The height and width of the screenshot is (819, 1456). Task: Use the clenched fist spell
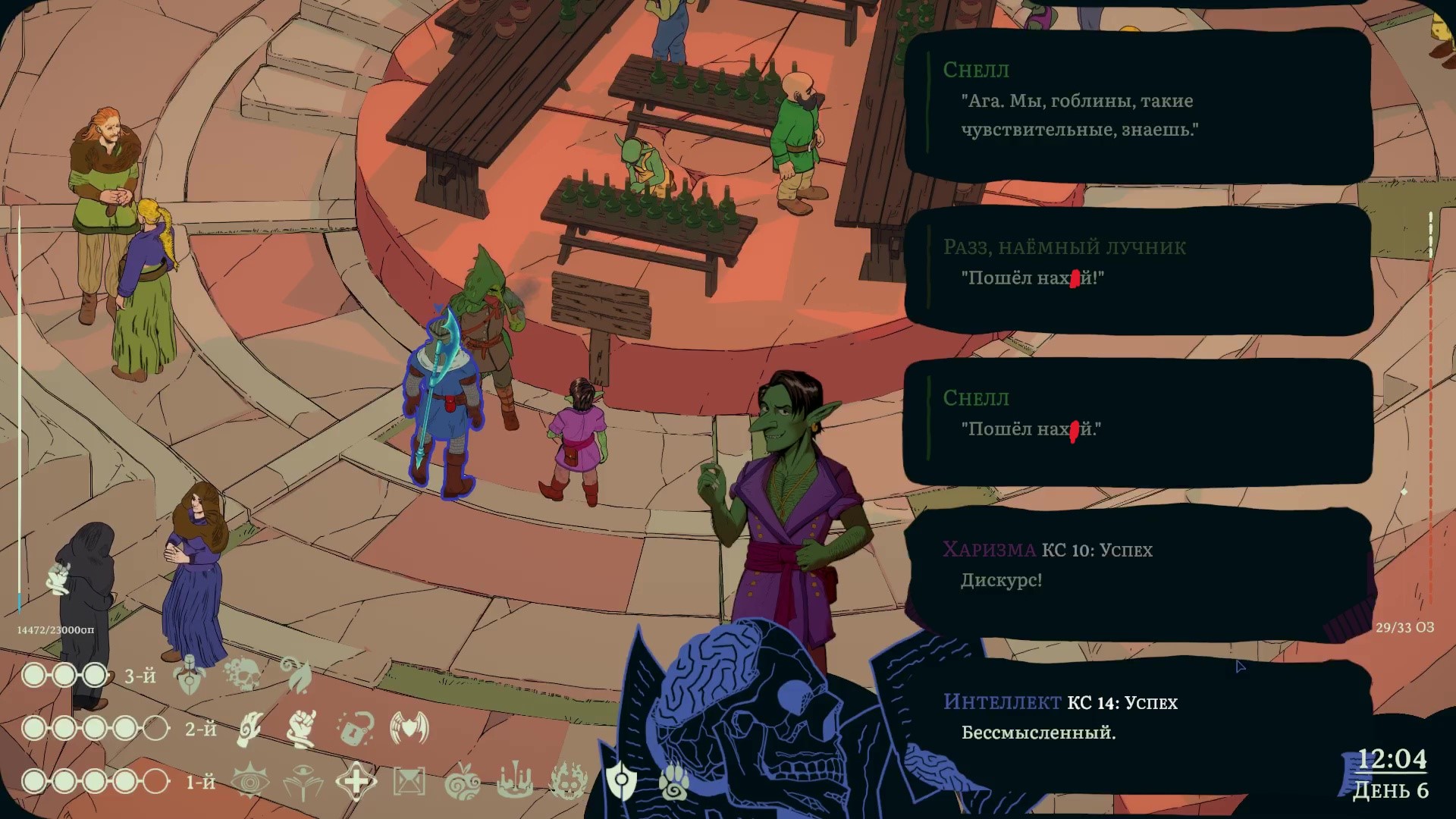tap(303, 729)
